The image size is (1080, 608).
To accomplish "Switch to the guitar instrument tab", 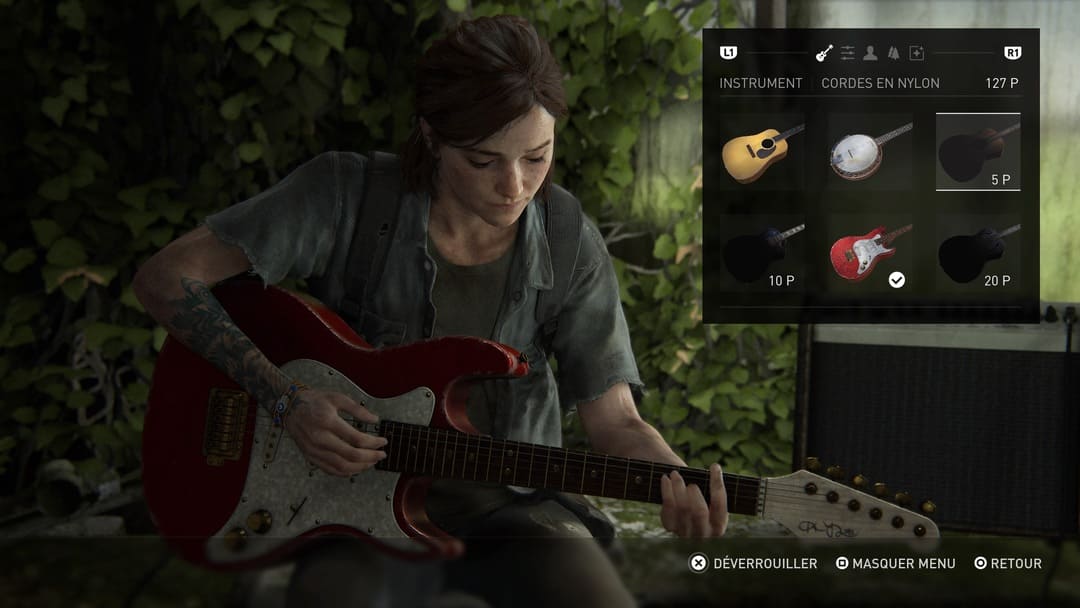I will coord(824,53).
